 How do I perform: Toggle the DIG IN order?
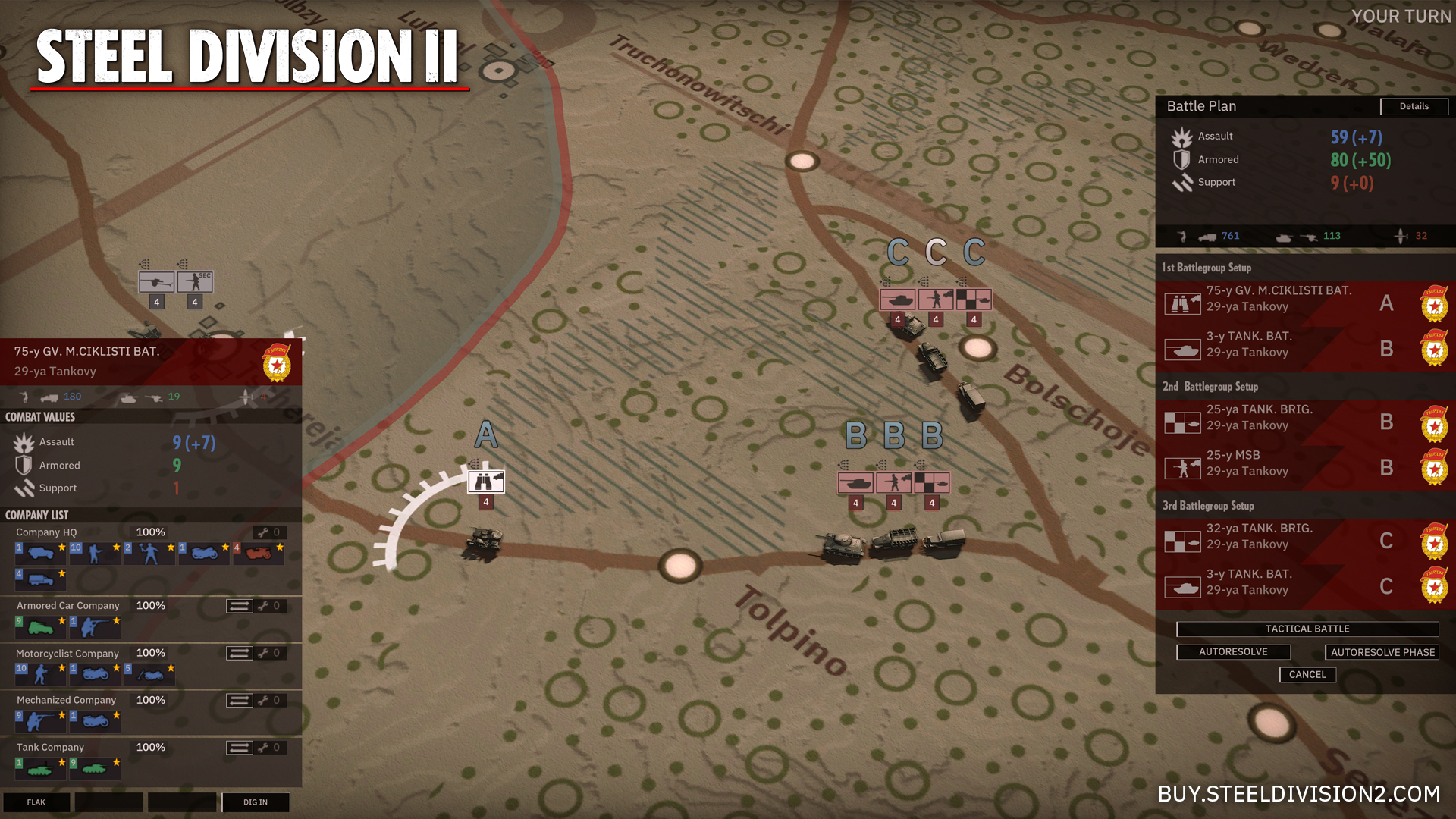click(256, 802)
